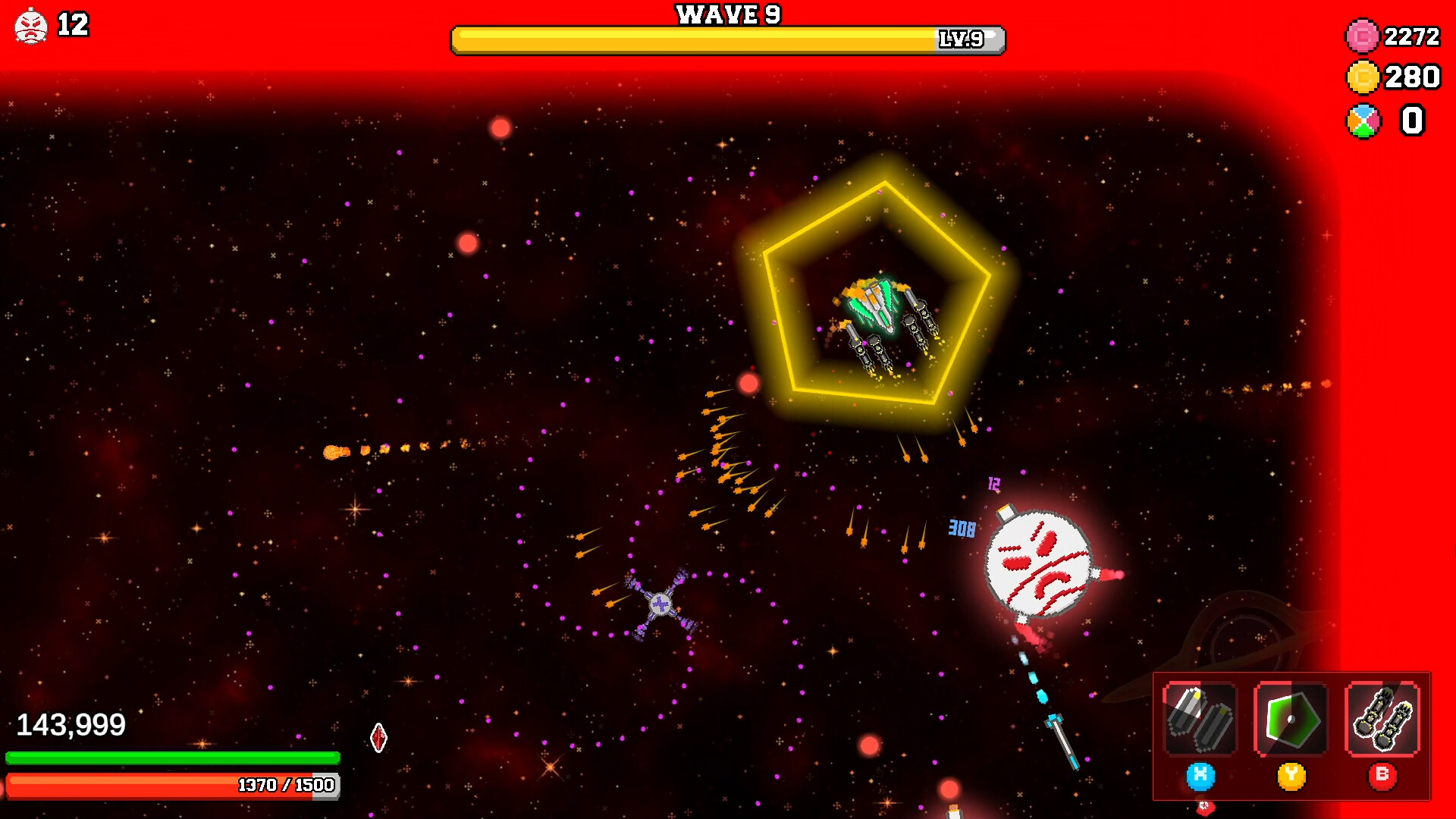Viewport: 1456px width, 819px height.
Task: Click the red diamond pickup near the bottom
Action: tap(378, 736)
